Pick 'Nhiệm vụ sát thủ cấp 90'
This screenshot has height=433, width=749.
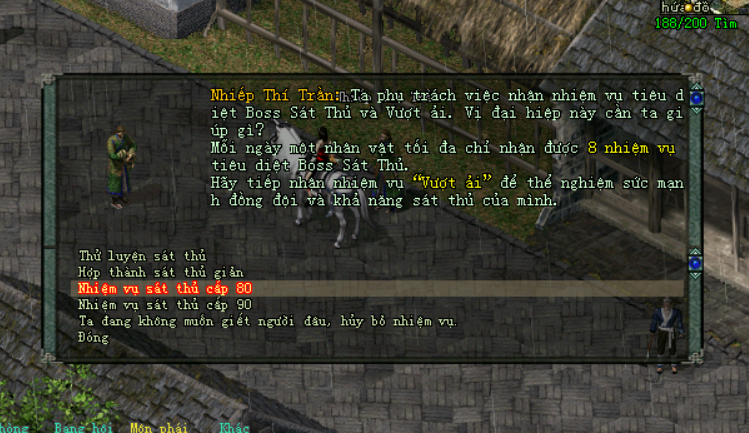165,304
